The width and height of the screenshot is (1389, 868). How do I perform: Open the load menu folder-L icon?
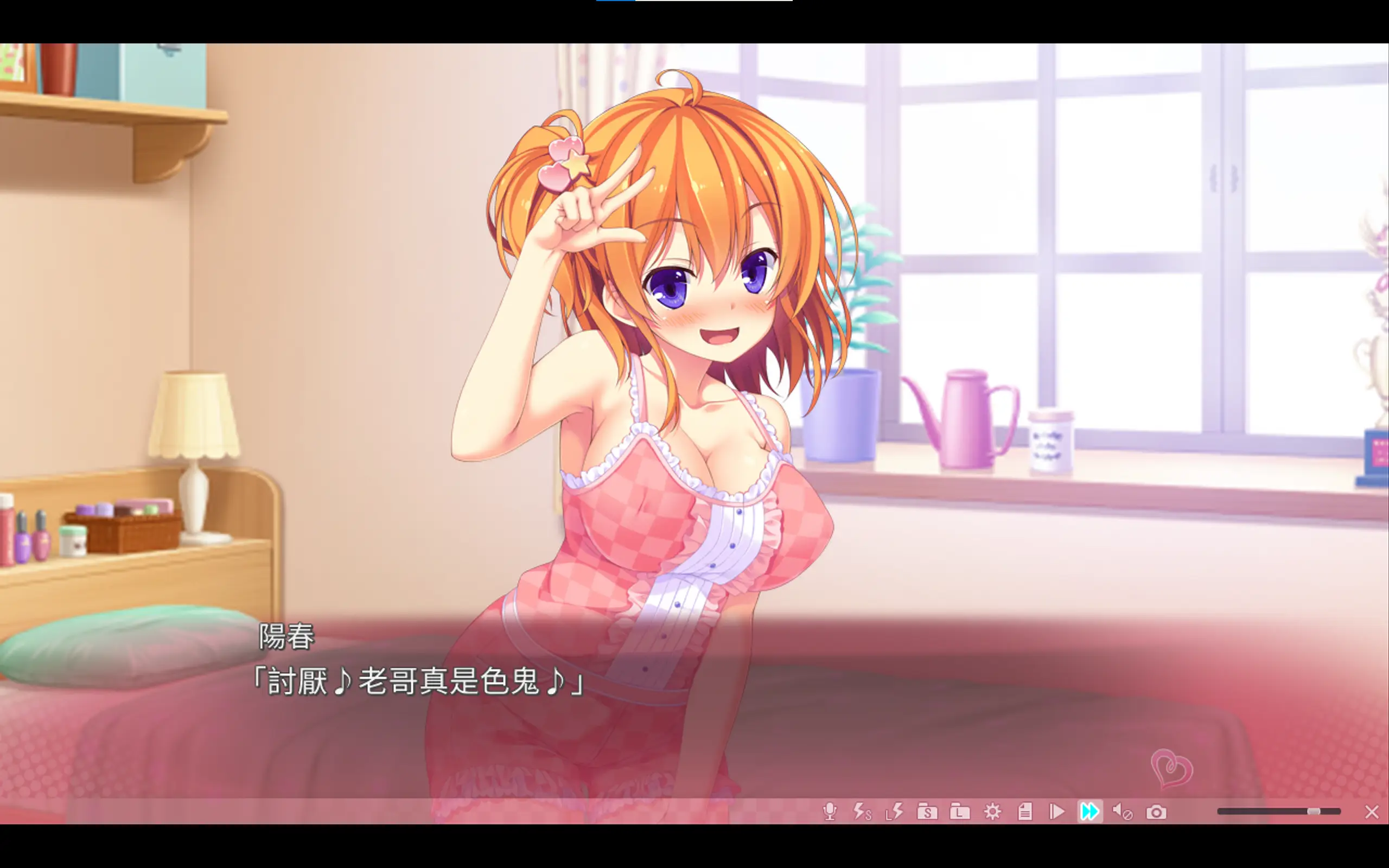(960, 812)
